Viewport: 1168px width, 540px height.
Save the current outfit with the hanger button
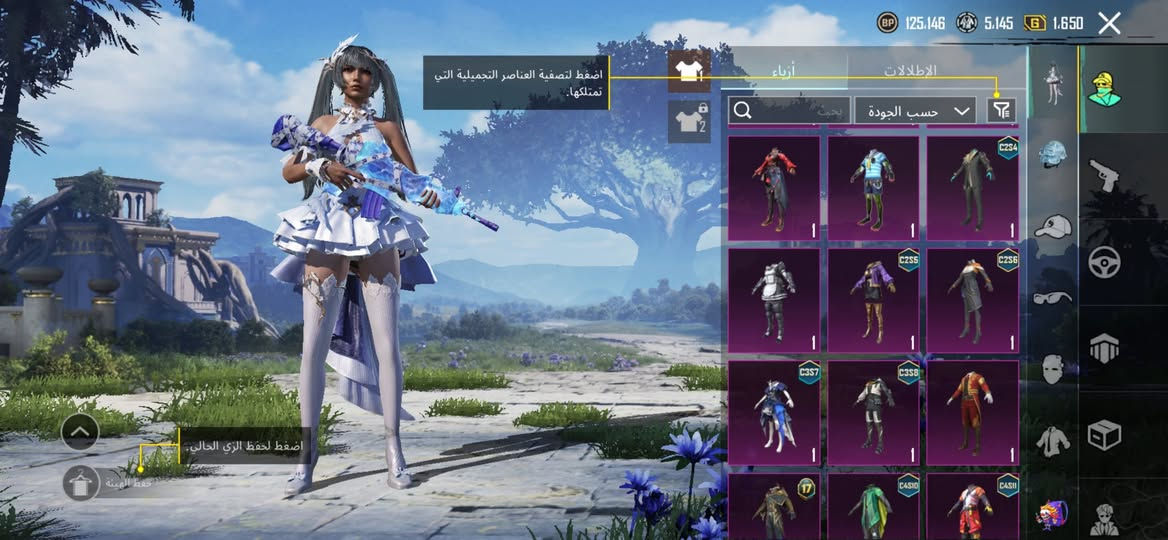pos(80,483)
